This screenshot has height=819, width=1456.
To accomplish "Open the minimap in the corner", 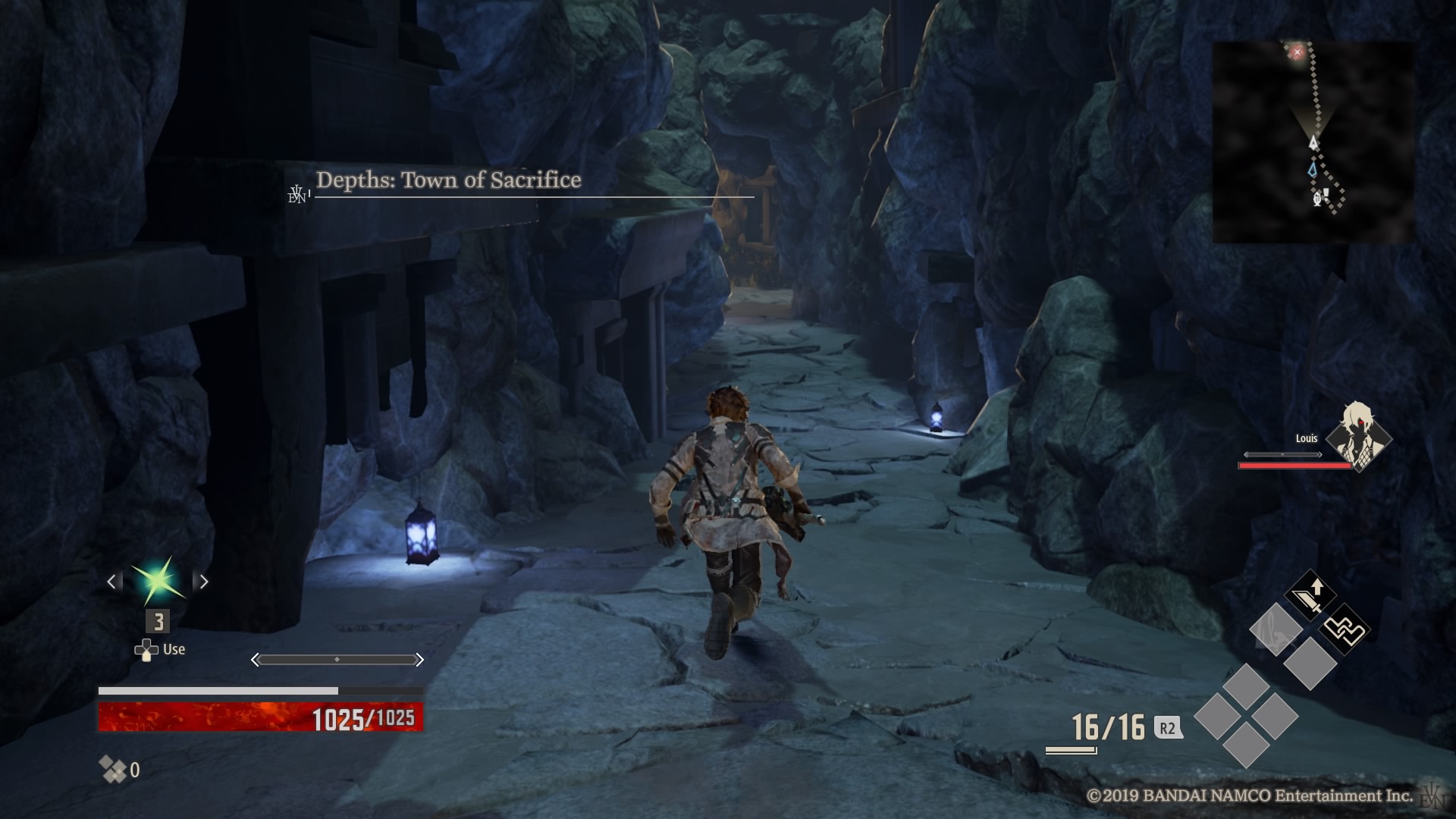I will click(1313, 142).
